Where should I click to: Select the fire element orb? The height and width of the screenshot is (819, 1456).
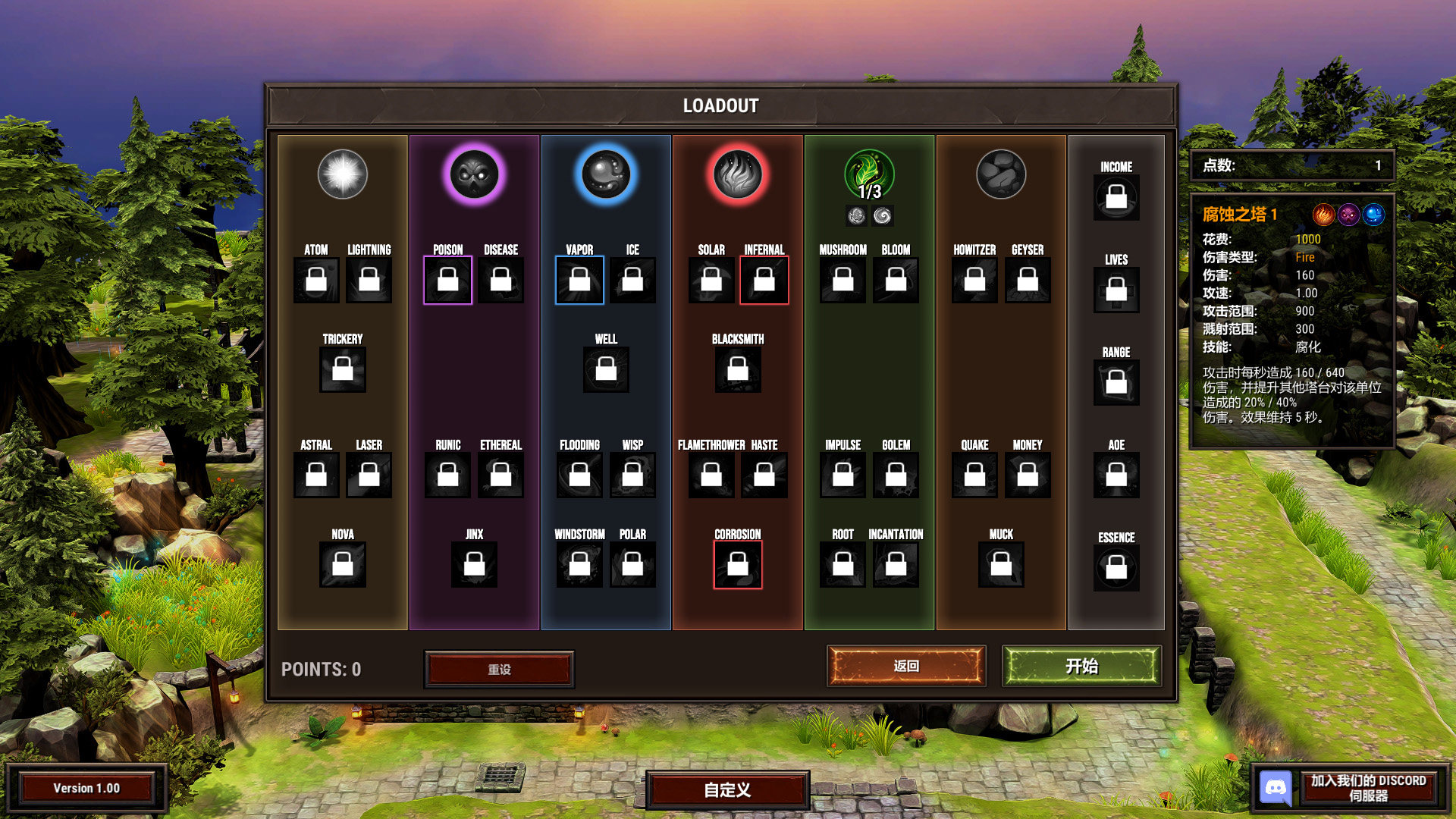coord(738,174)
